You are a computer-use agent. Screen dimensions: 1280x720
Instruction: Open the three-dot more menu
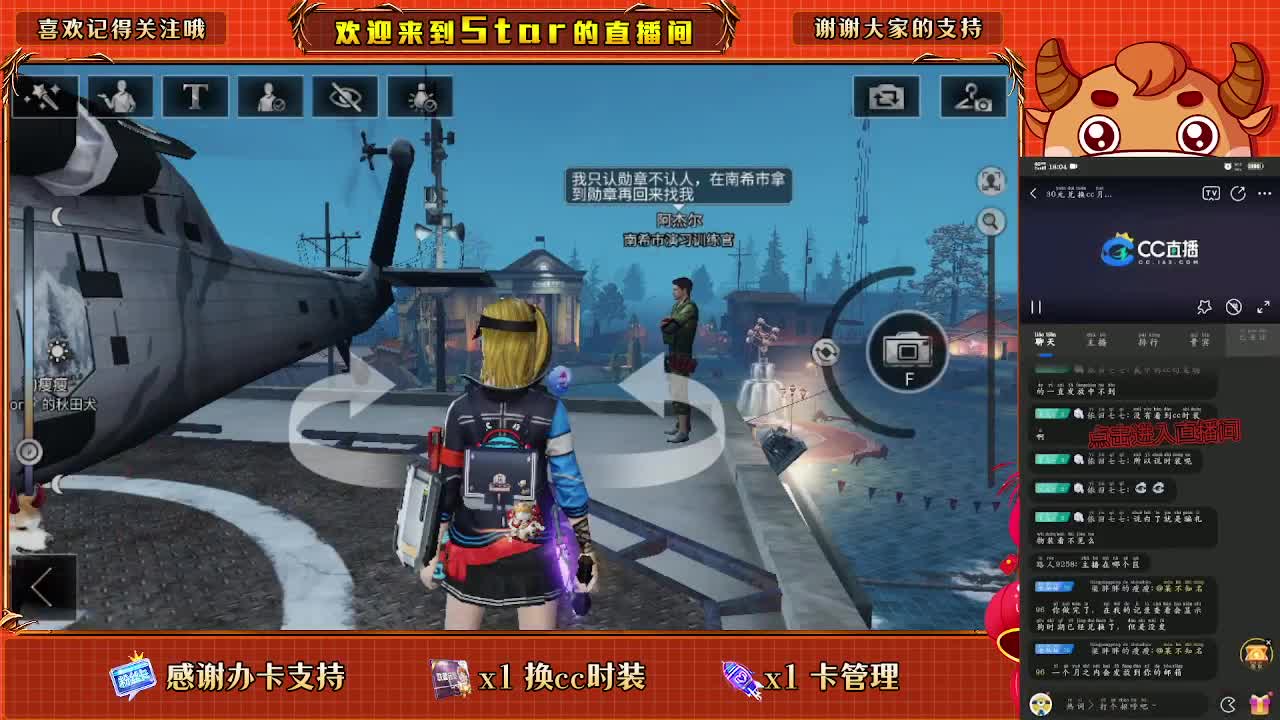1263,193
